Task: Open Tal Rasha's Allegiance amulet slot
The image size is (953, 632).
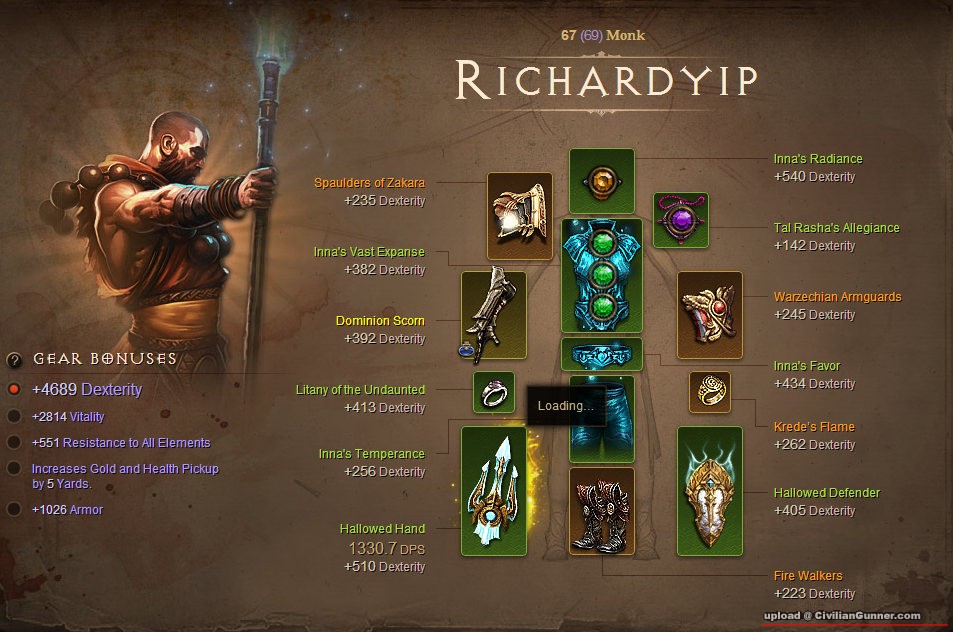Action: pos(681,220)
